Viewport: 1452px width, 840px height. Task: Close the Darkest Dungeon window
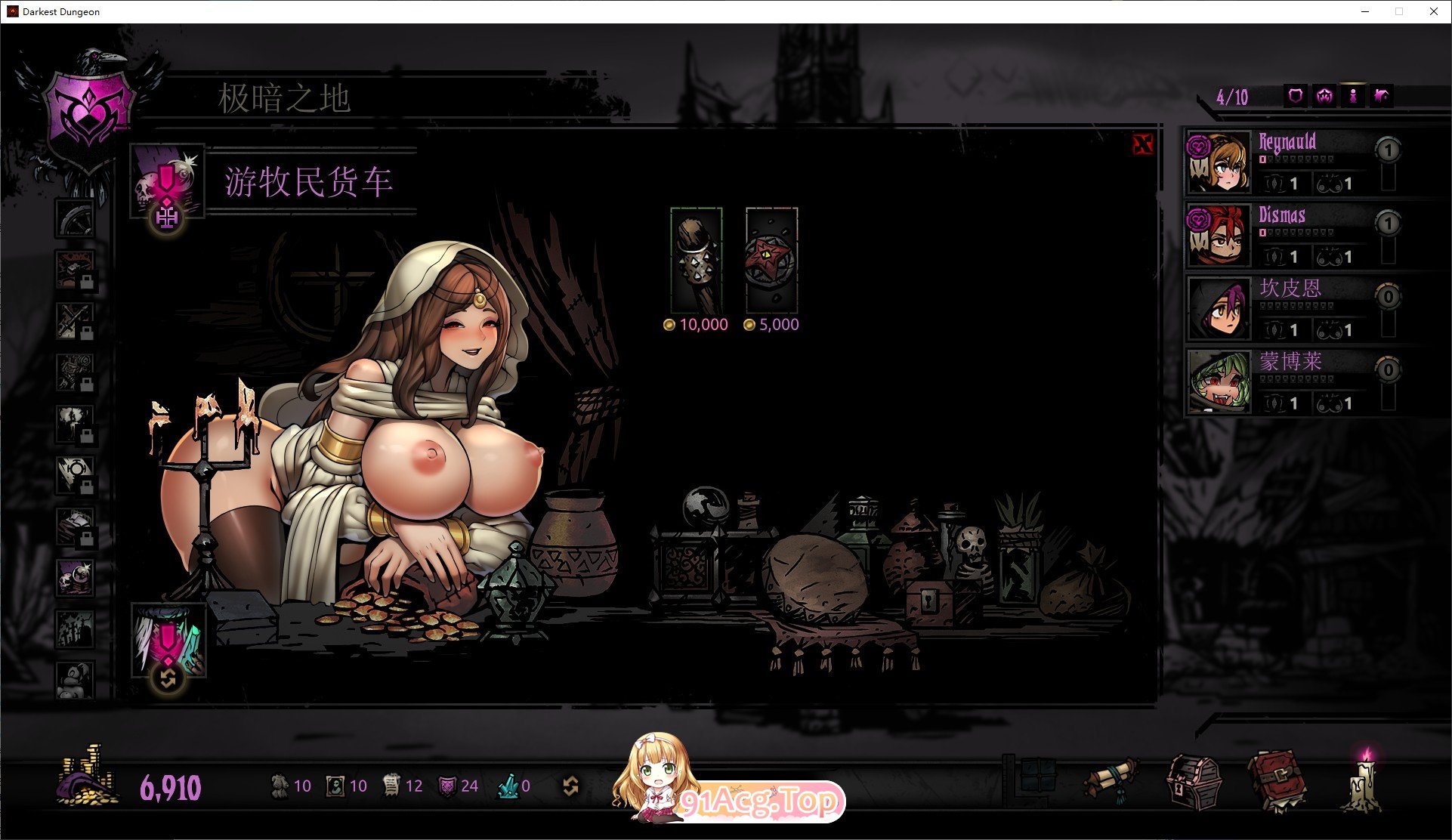pyautogui.click(x=1433, y=11)
